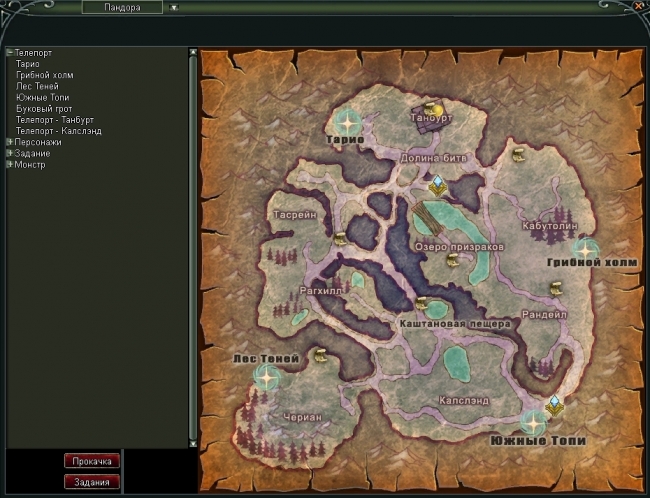Click the Грибной холм teleport marker on map
650x498 pixels.
coord(586,249)
